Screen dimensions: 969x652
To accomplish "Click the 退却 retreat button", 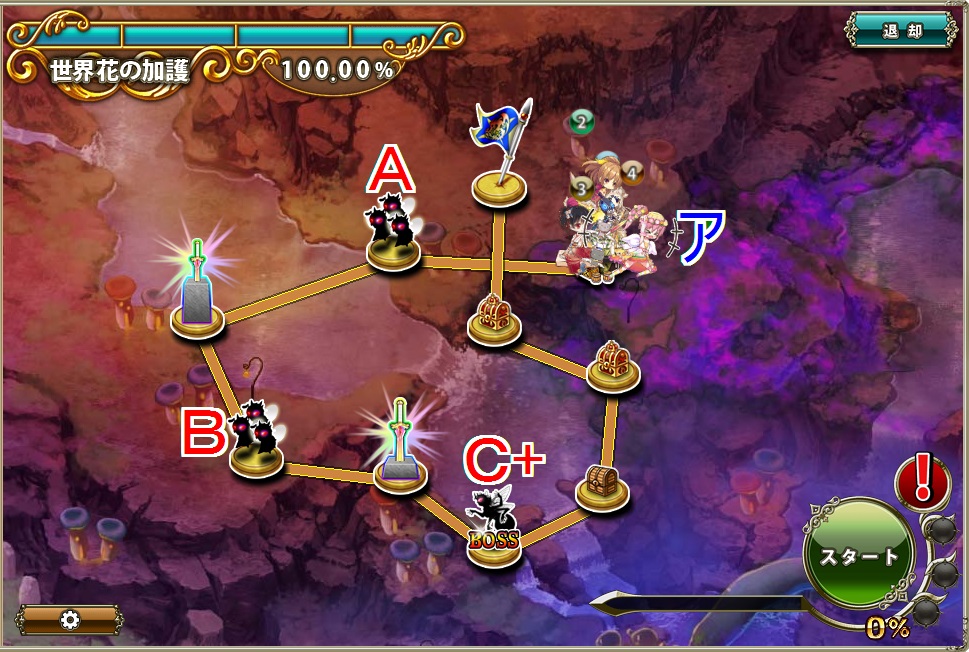I will pyautogui.click(x=900, y=30).
